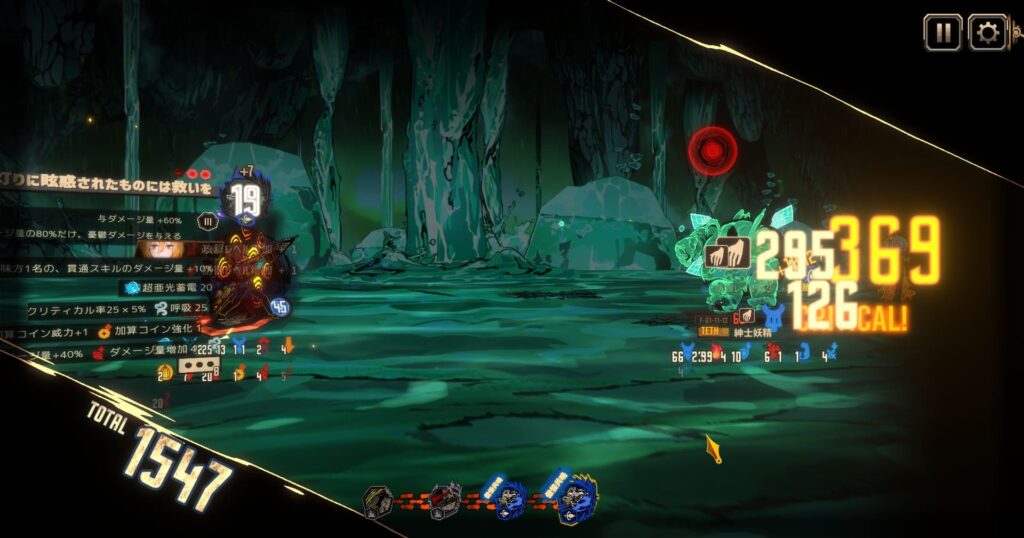
Task: Pause the battle with the pause button
Action: pyautogui.click(x=942, y=32)
